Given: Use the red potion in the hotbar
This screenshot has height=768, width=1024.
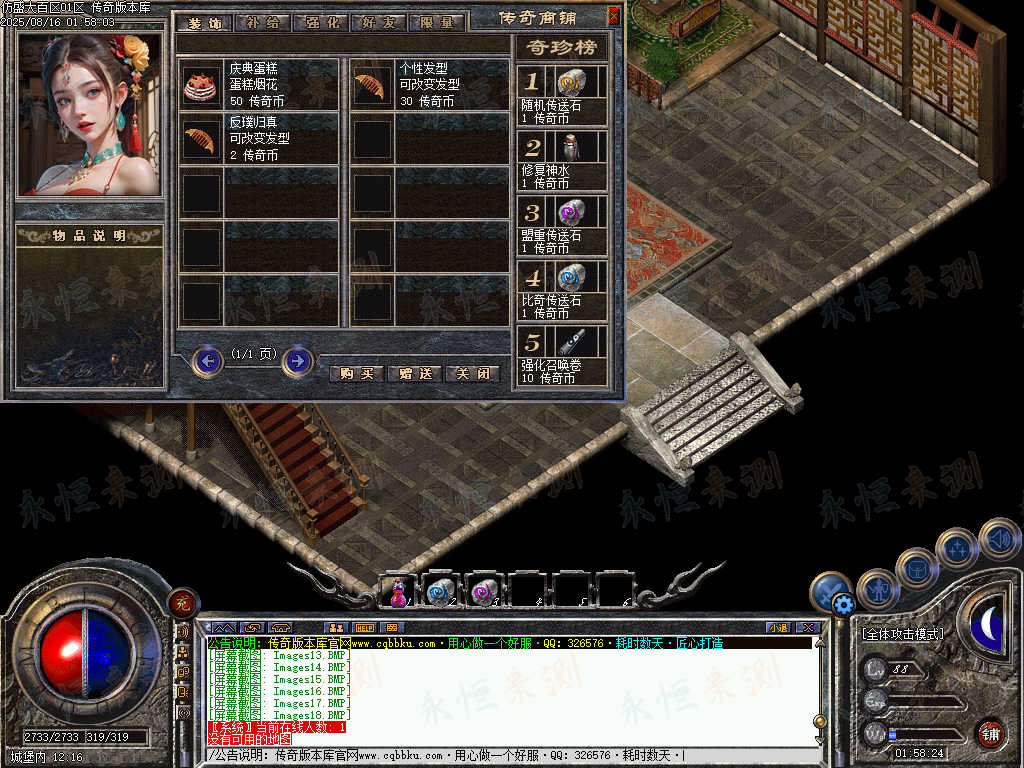Looking at the screenshot, I should pos(398,592).
